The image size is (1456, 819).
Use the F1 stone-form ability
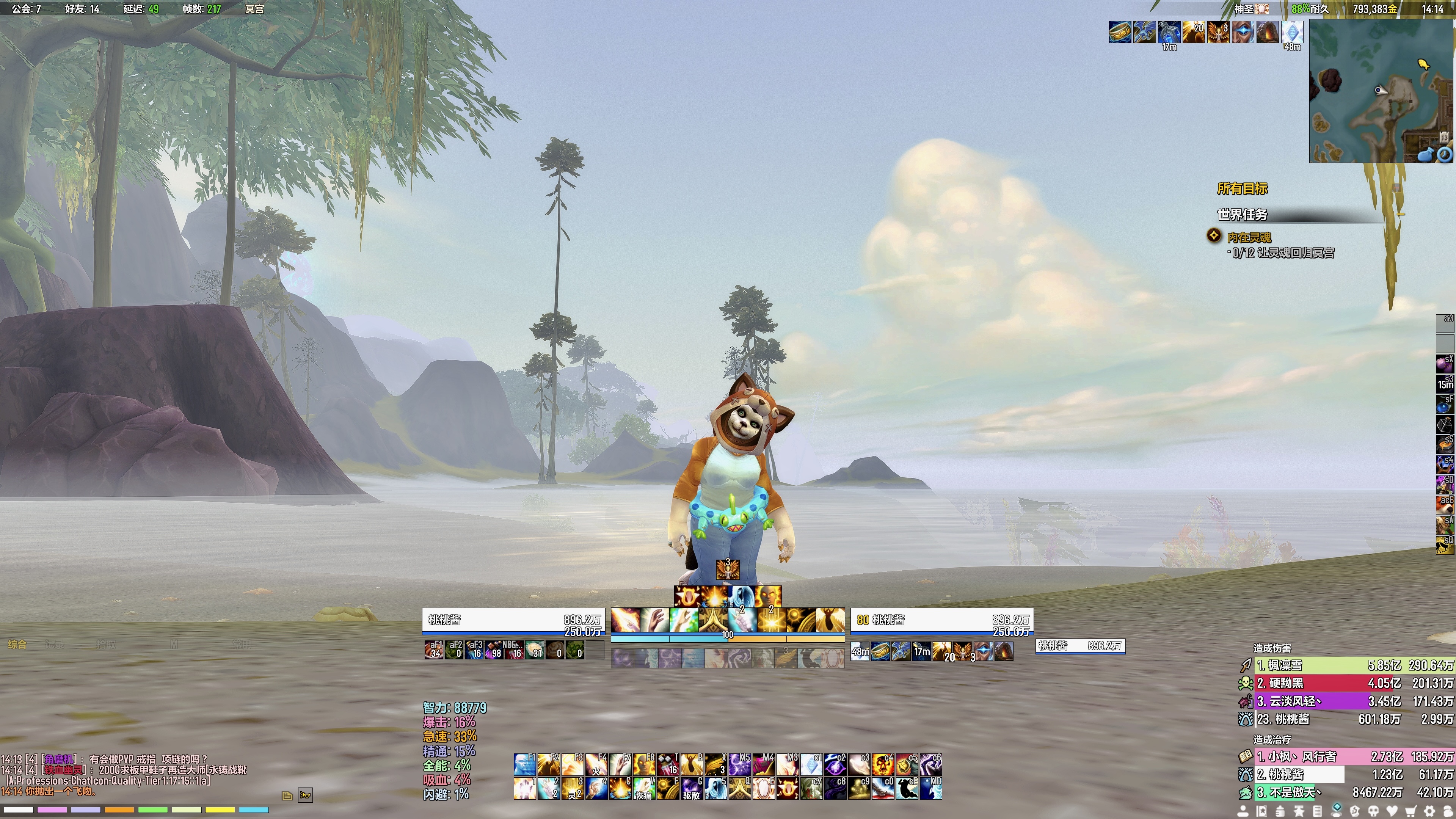pyautogui.click(x=524, y=764)
